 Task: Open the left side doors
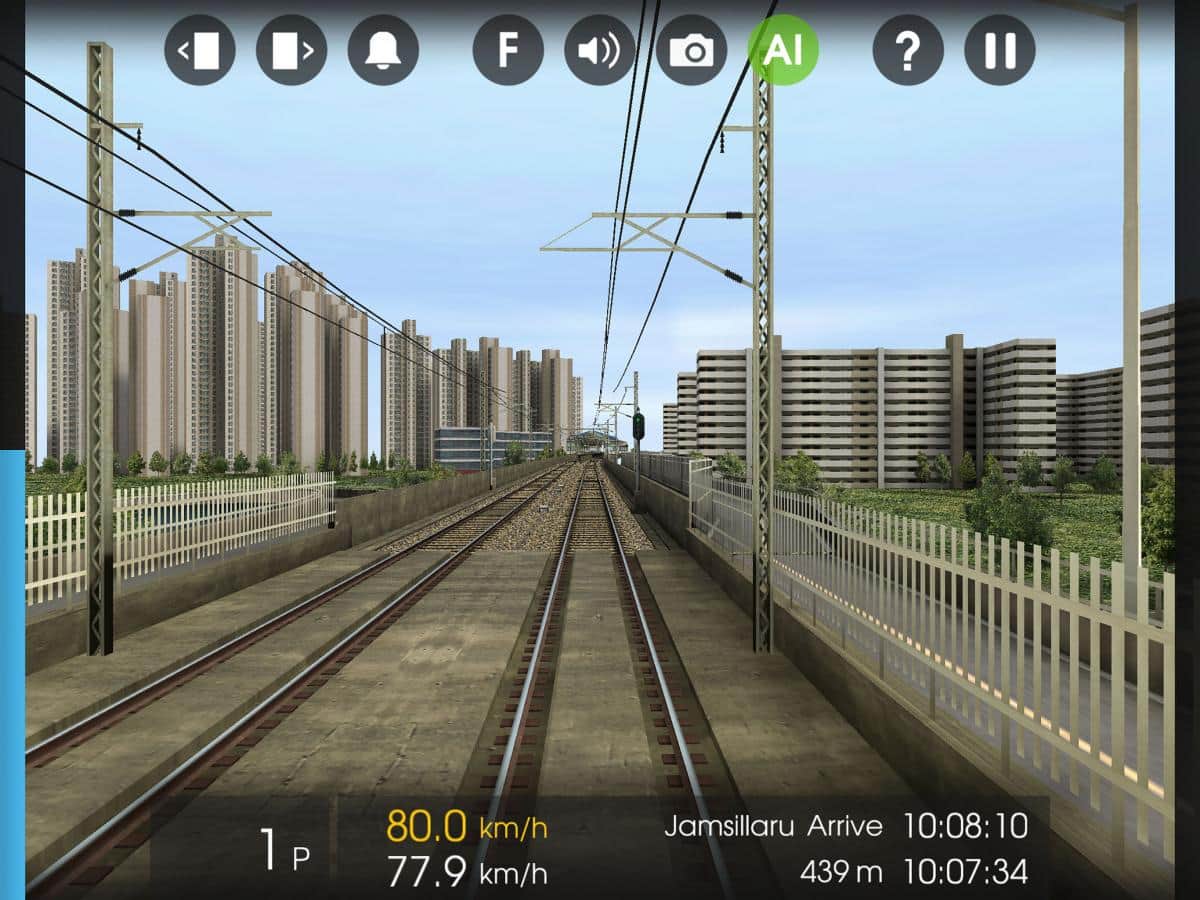click(200, 50)
